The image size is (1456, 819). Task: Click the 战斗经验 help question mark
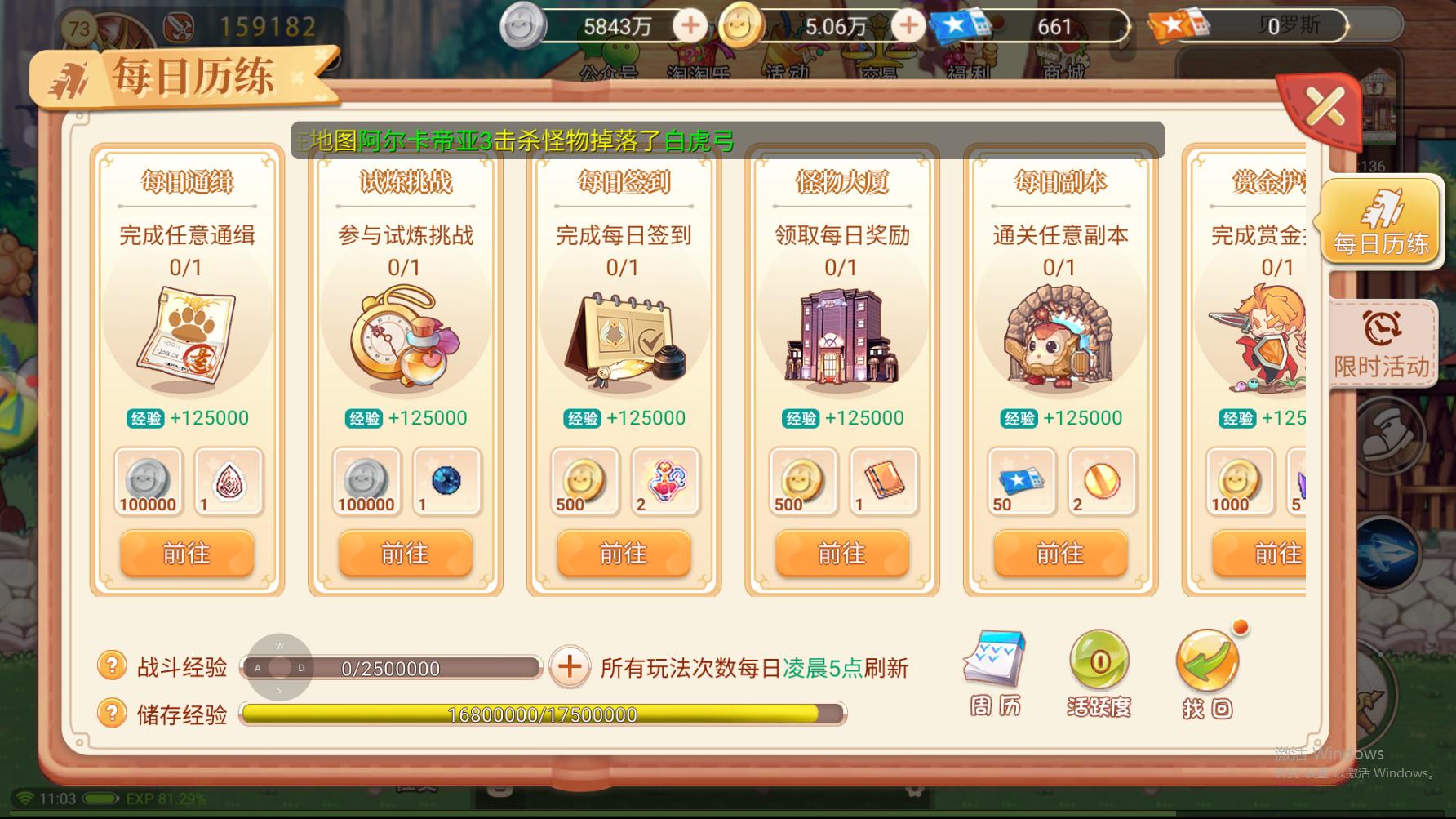pyautogui.click(x=113, y=665)
